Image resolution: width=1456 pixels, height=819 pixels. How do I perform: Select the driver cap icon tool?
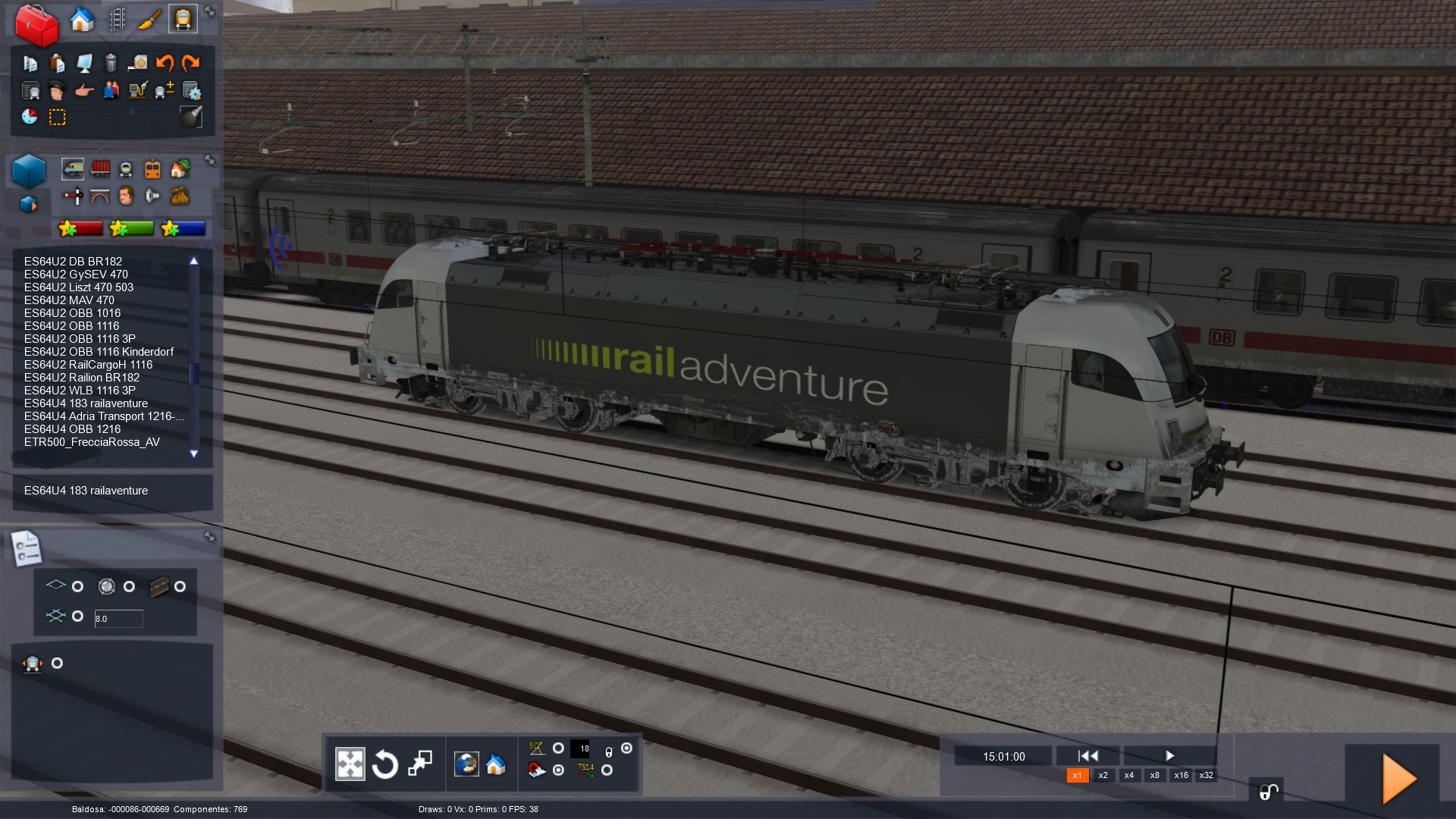pos(57,91)
